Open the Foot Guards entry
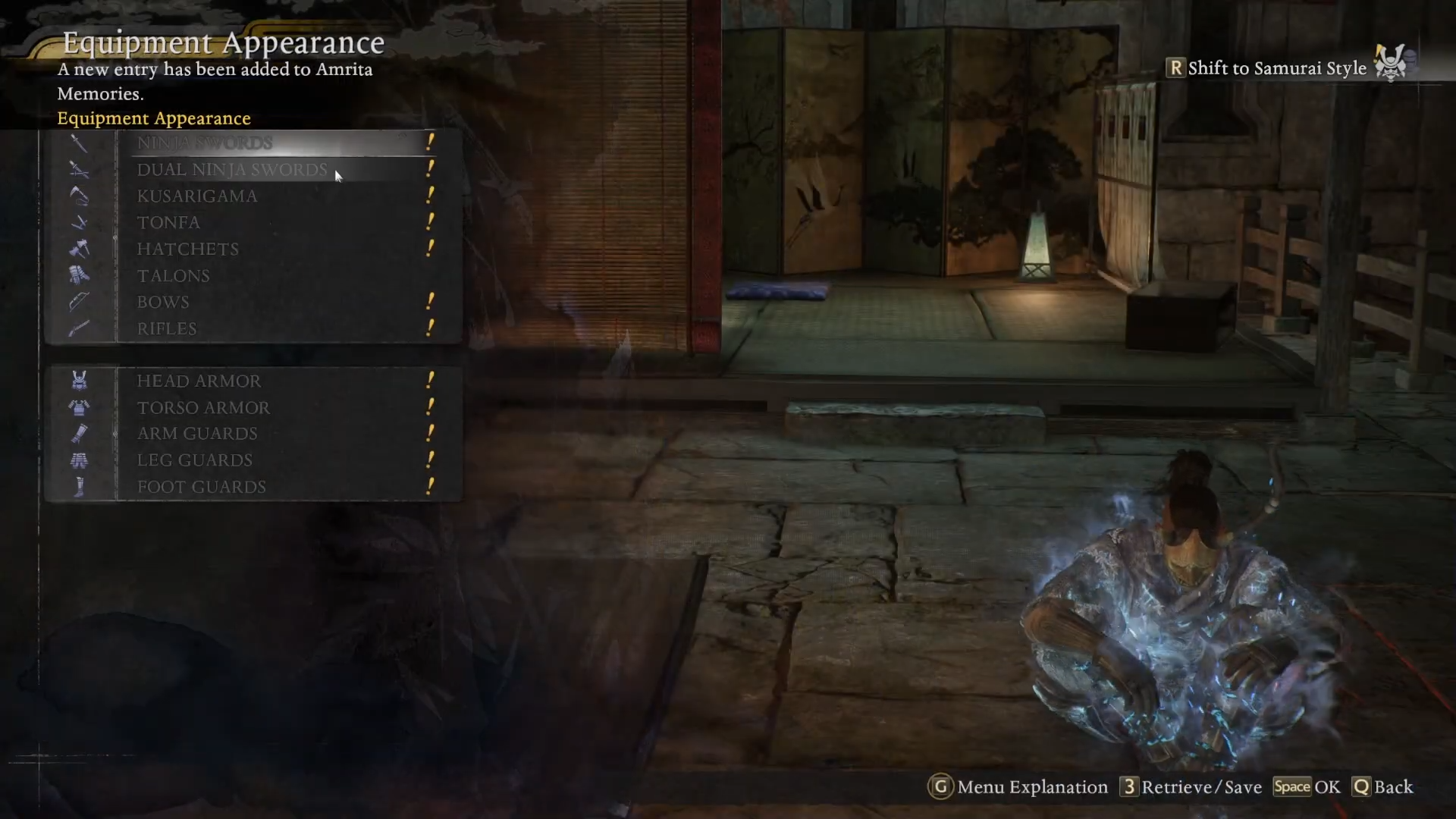This screenshot has height=819, width=1456. (202, 487)
